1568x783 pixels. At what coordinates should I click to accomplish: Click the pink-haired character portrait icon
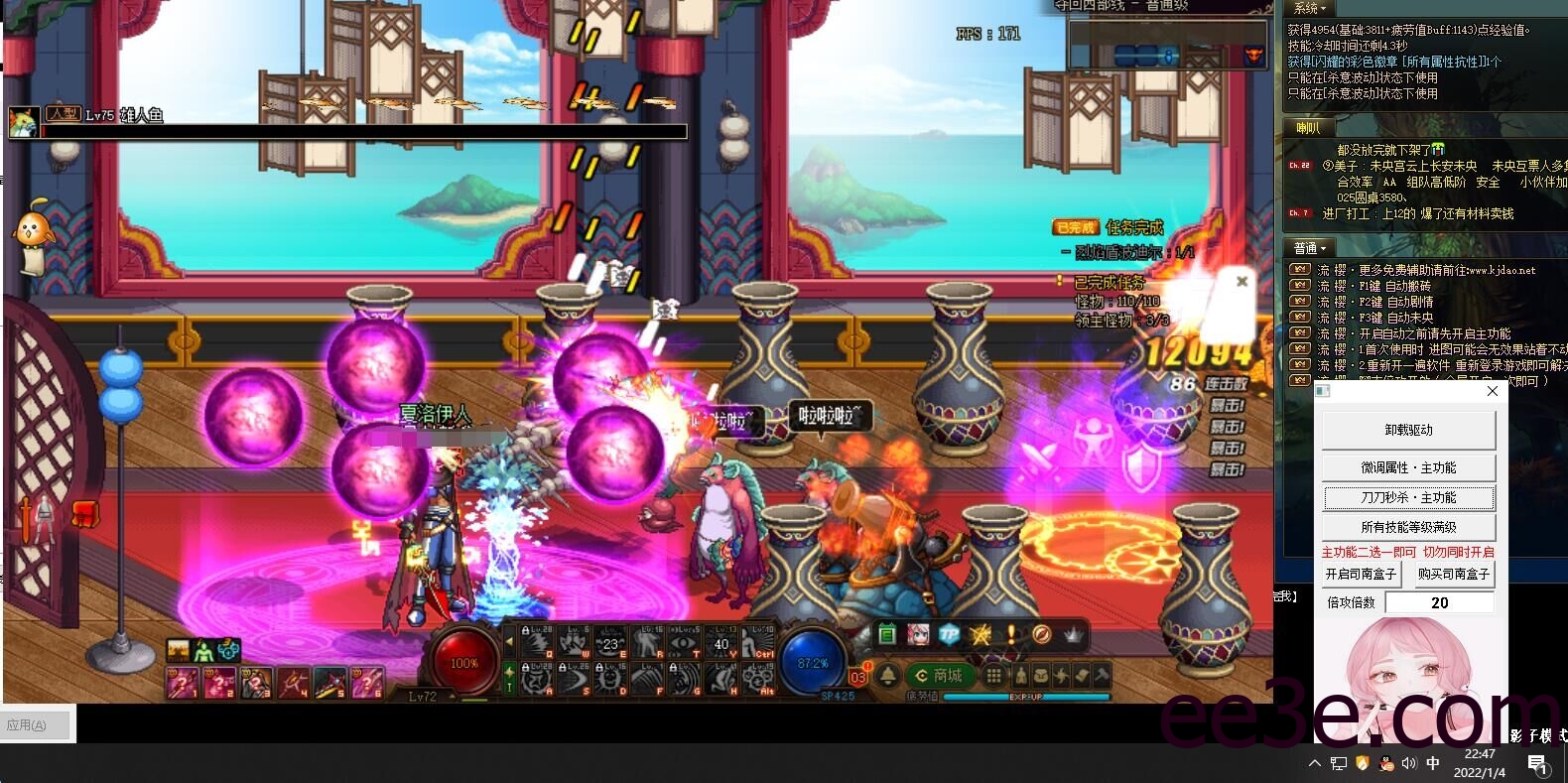[x=918, y=635]
